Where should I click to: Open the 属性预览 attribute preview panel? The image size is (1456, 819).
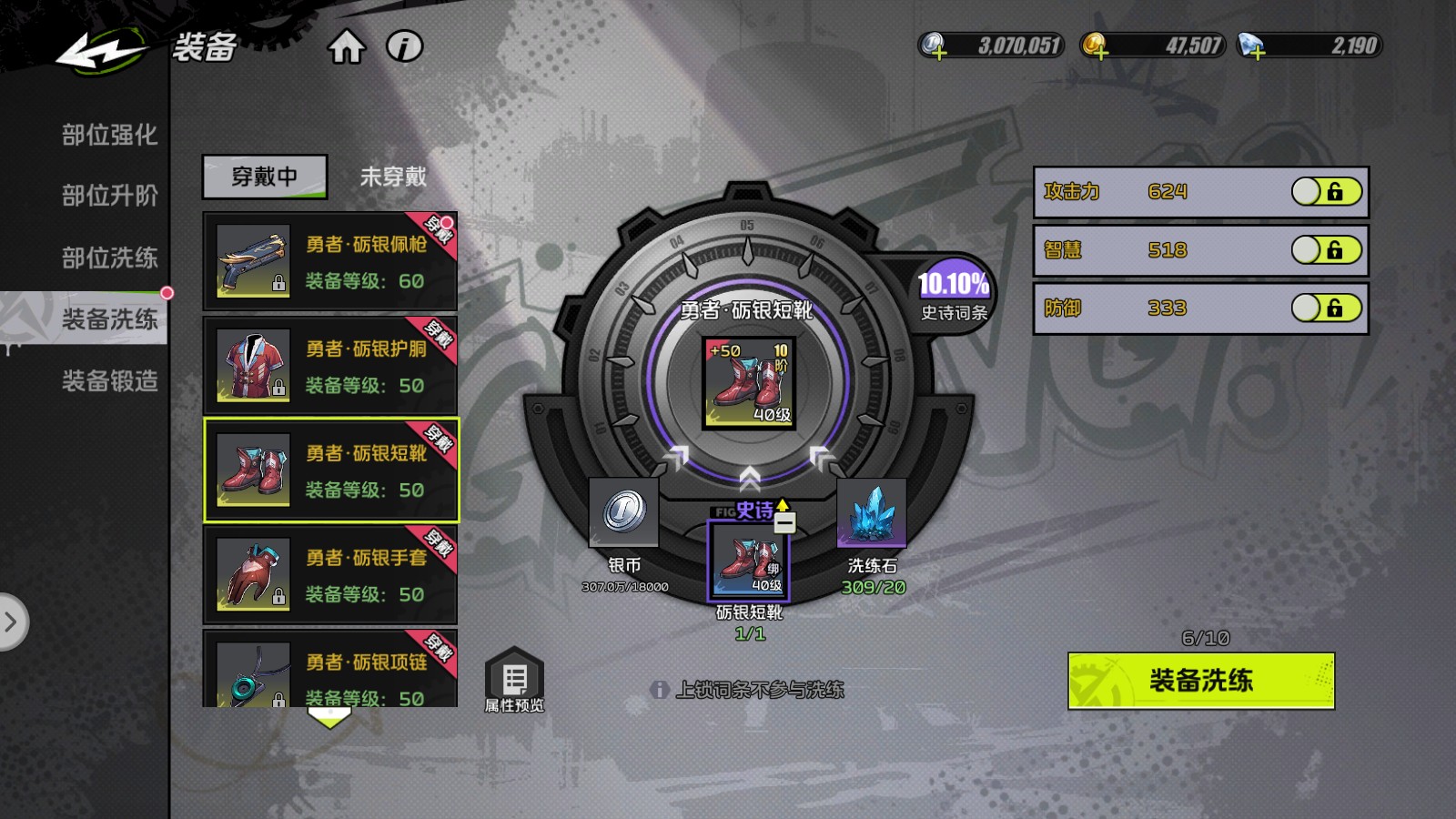516,679
